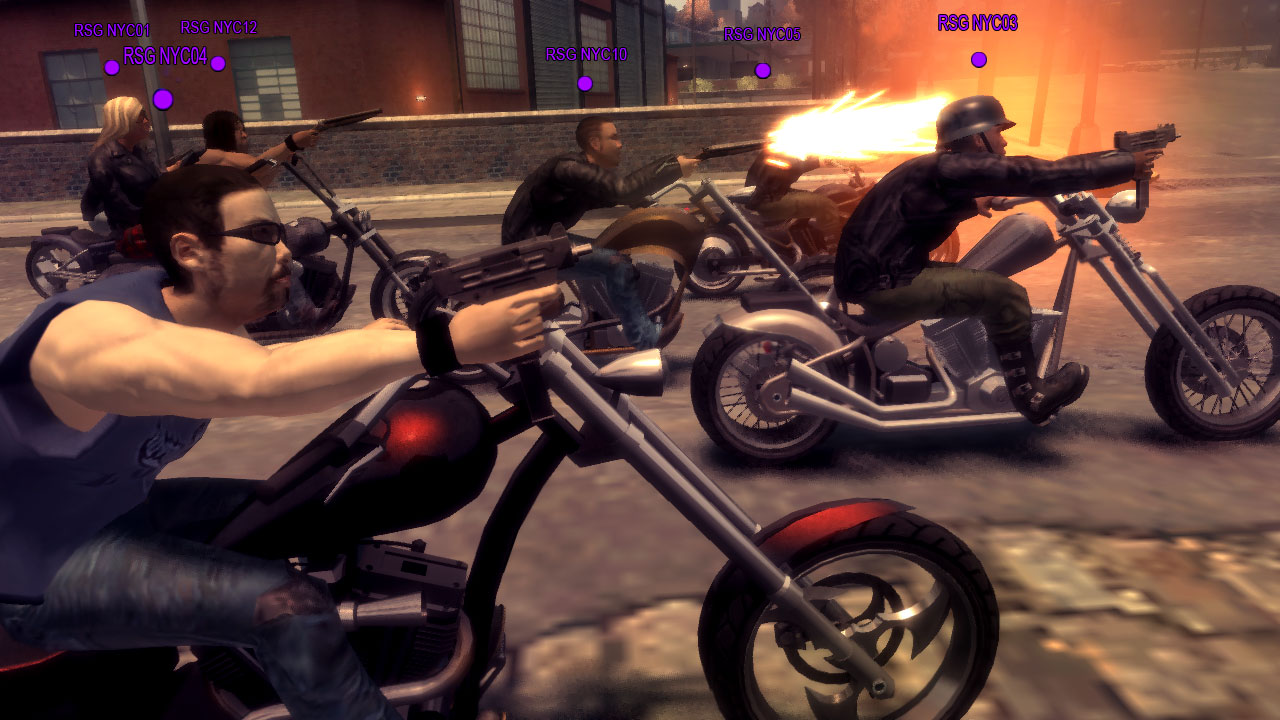Click the RSG NYC04 player marker
This screenshot has width=1280, height=720.
(x=163, y=99)
